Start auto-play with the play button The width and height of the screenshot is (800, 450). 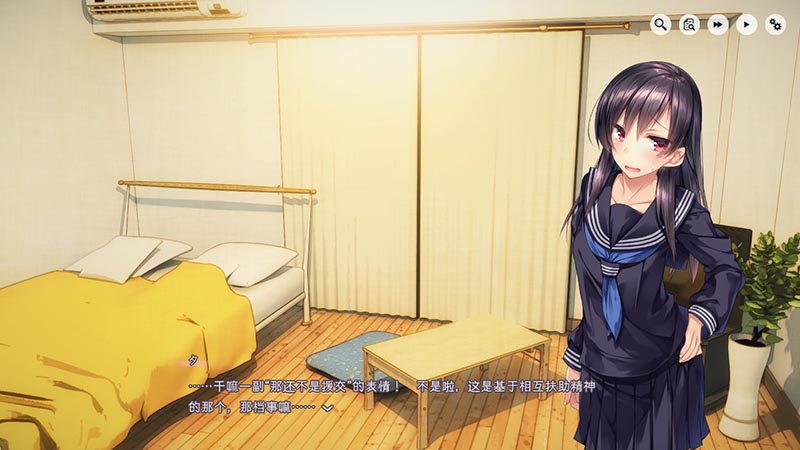(747, 25)
